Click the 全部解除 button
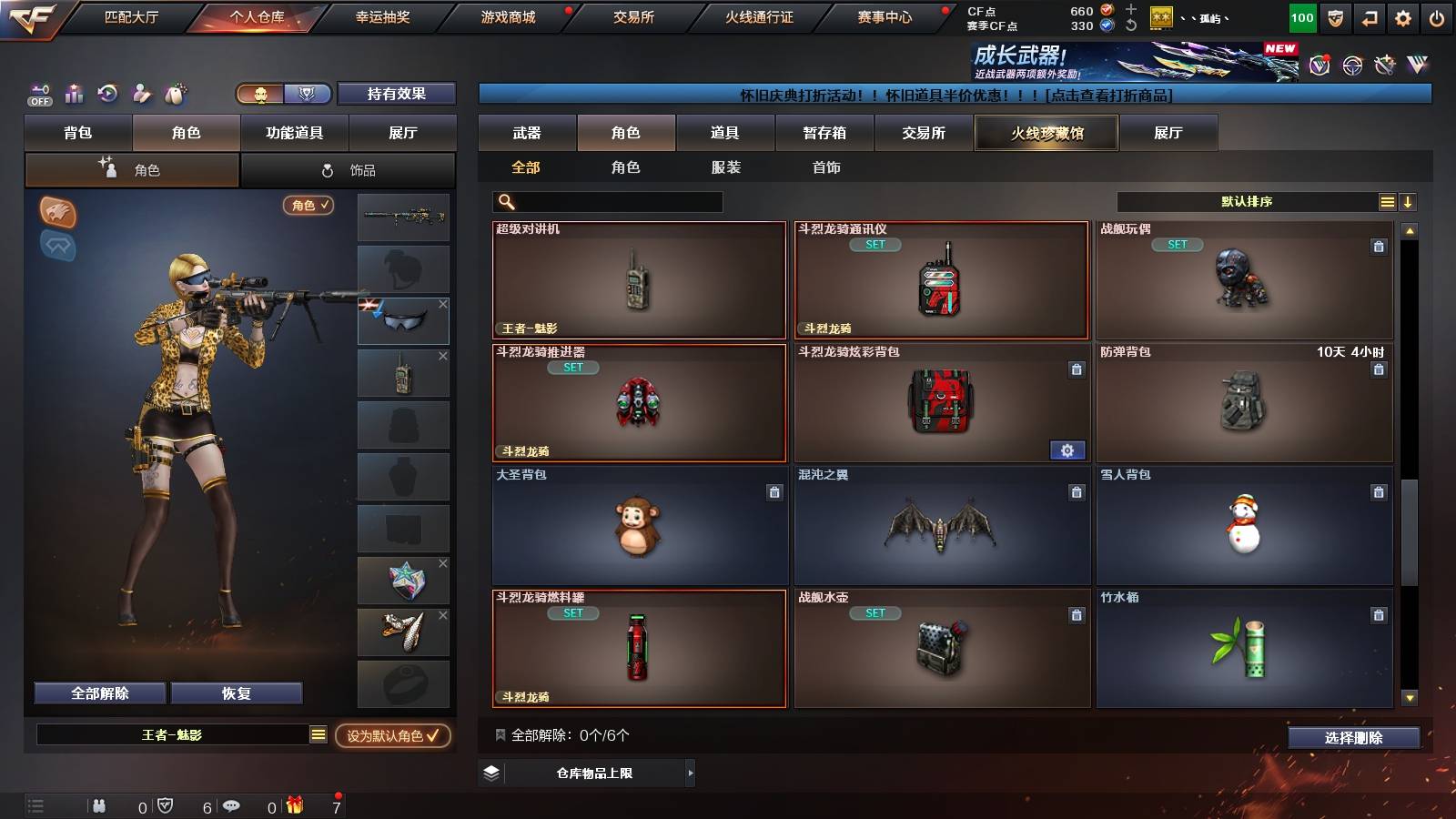This screenshot has width=1456, height=819. pyautogui.click(x=99, y=693)
